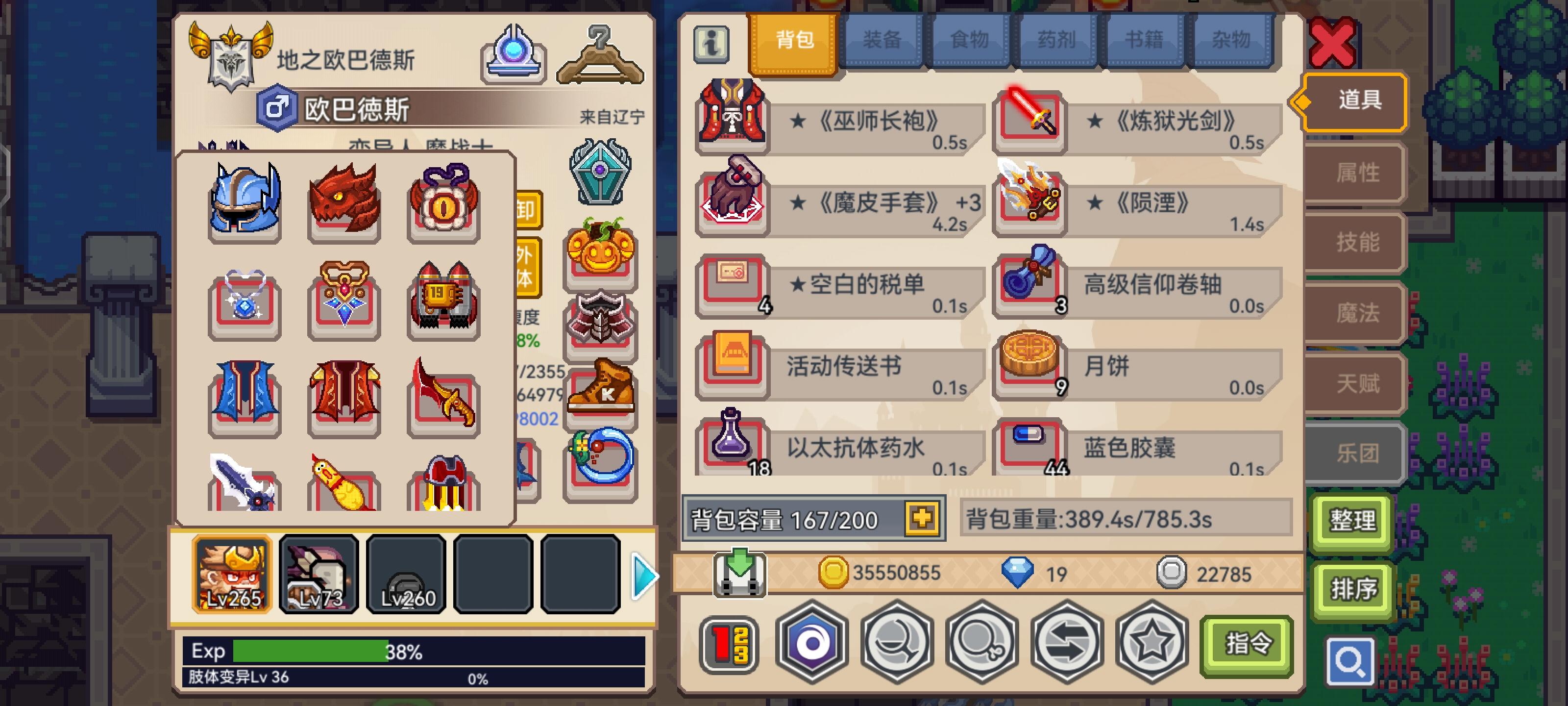Open the 巫师长袍 item icon
This screenshot has width=1568, height=706.
(731, 120)
